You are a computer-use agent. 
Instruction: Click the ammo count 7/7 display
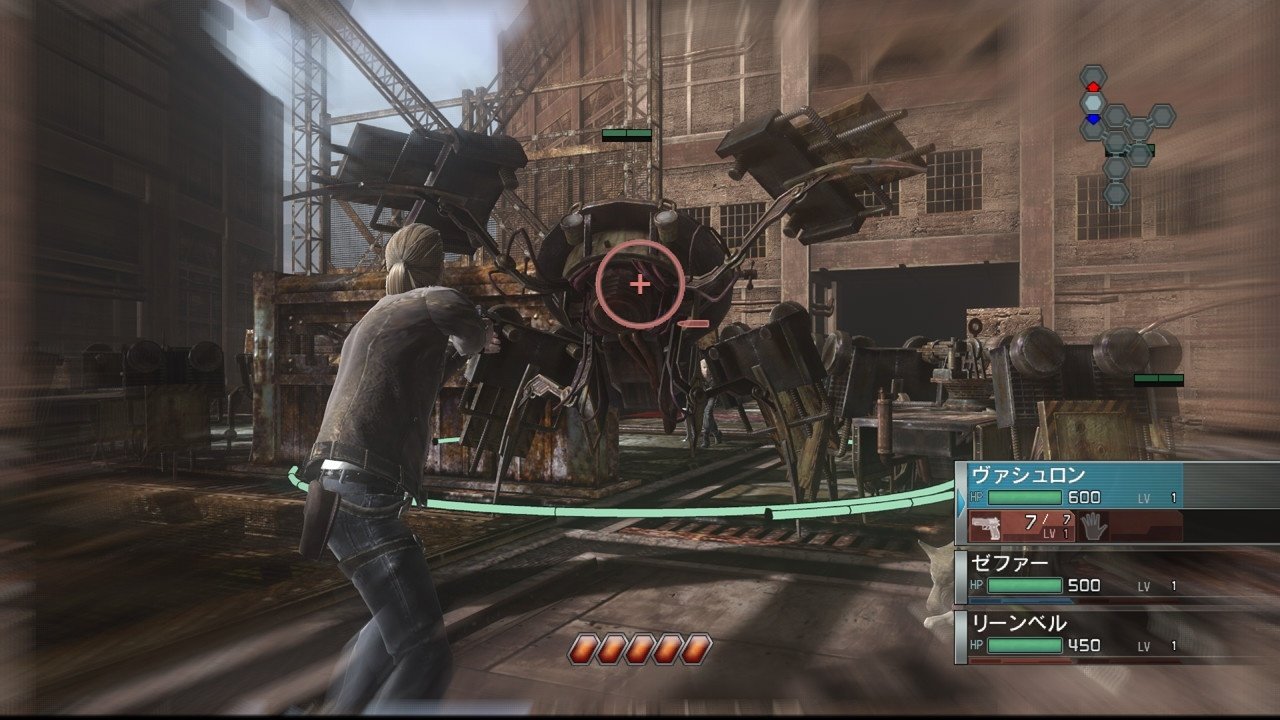click(1046, 521)
